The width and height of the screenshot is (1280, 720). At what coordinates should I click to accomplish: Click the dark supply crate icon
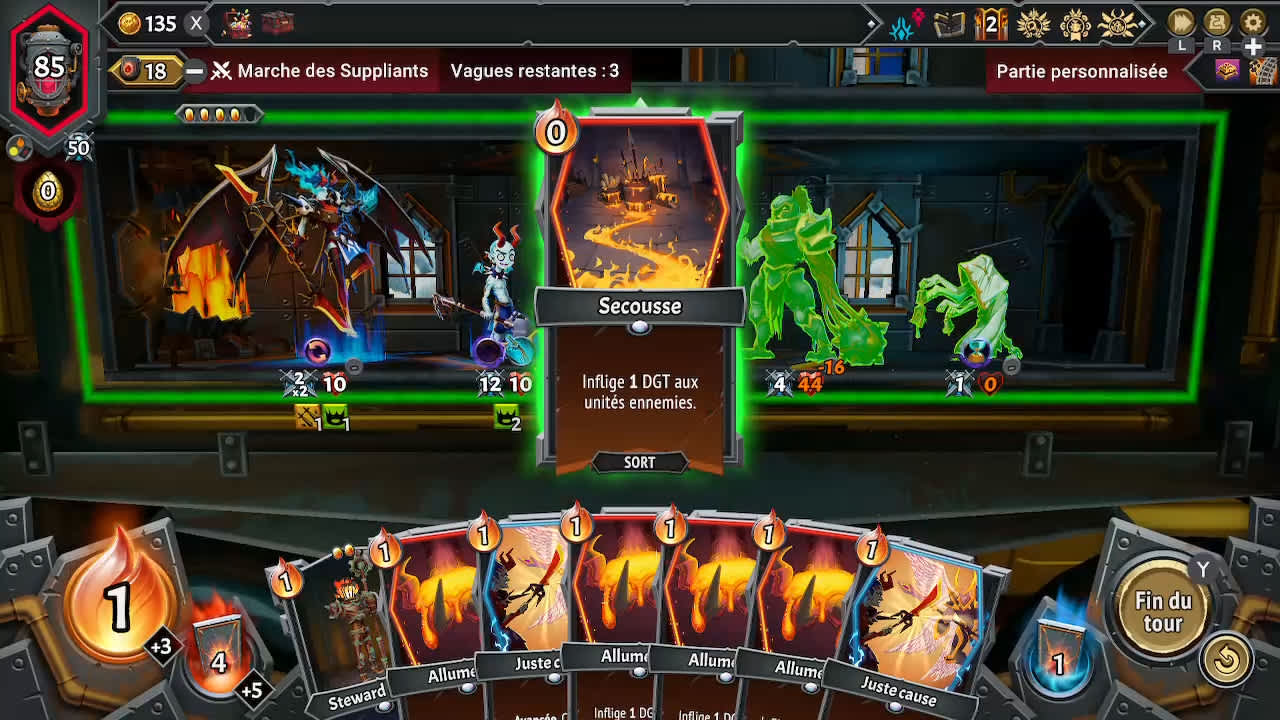pyautogui.click(x=278, y=22)
